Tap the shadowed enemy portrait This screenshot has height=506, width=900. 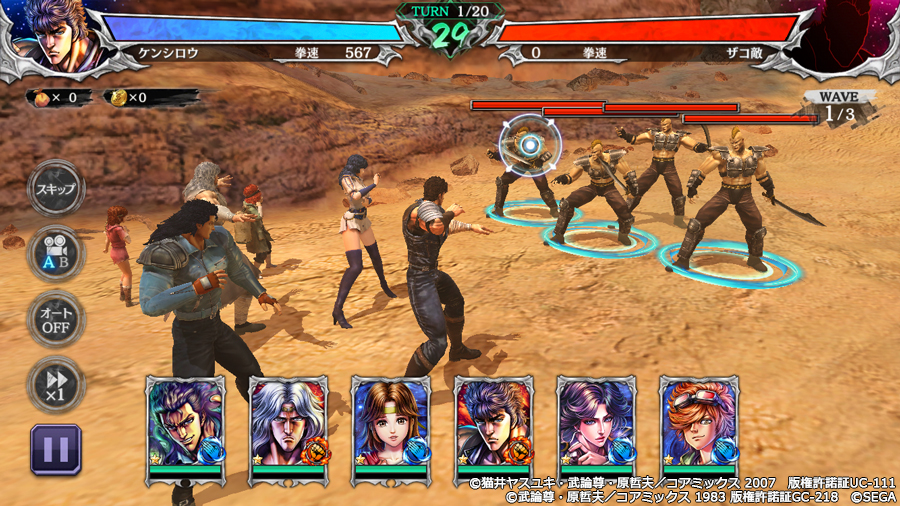point(848,38)
